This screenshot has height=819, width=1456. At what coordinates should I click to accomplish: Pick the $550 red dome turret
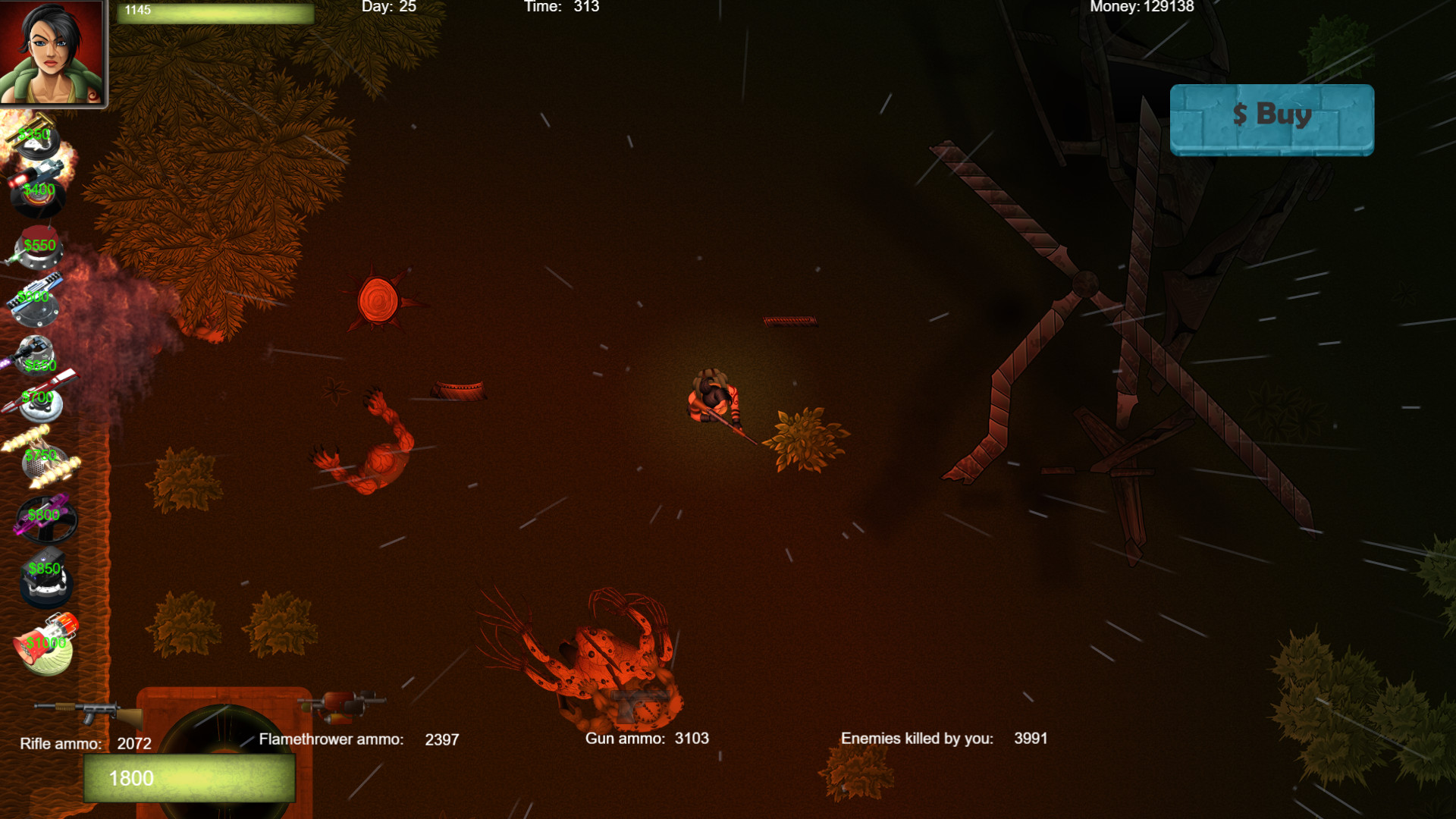[38, 246]
